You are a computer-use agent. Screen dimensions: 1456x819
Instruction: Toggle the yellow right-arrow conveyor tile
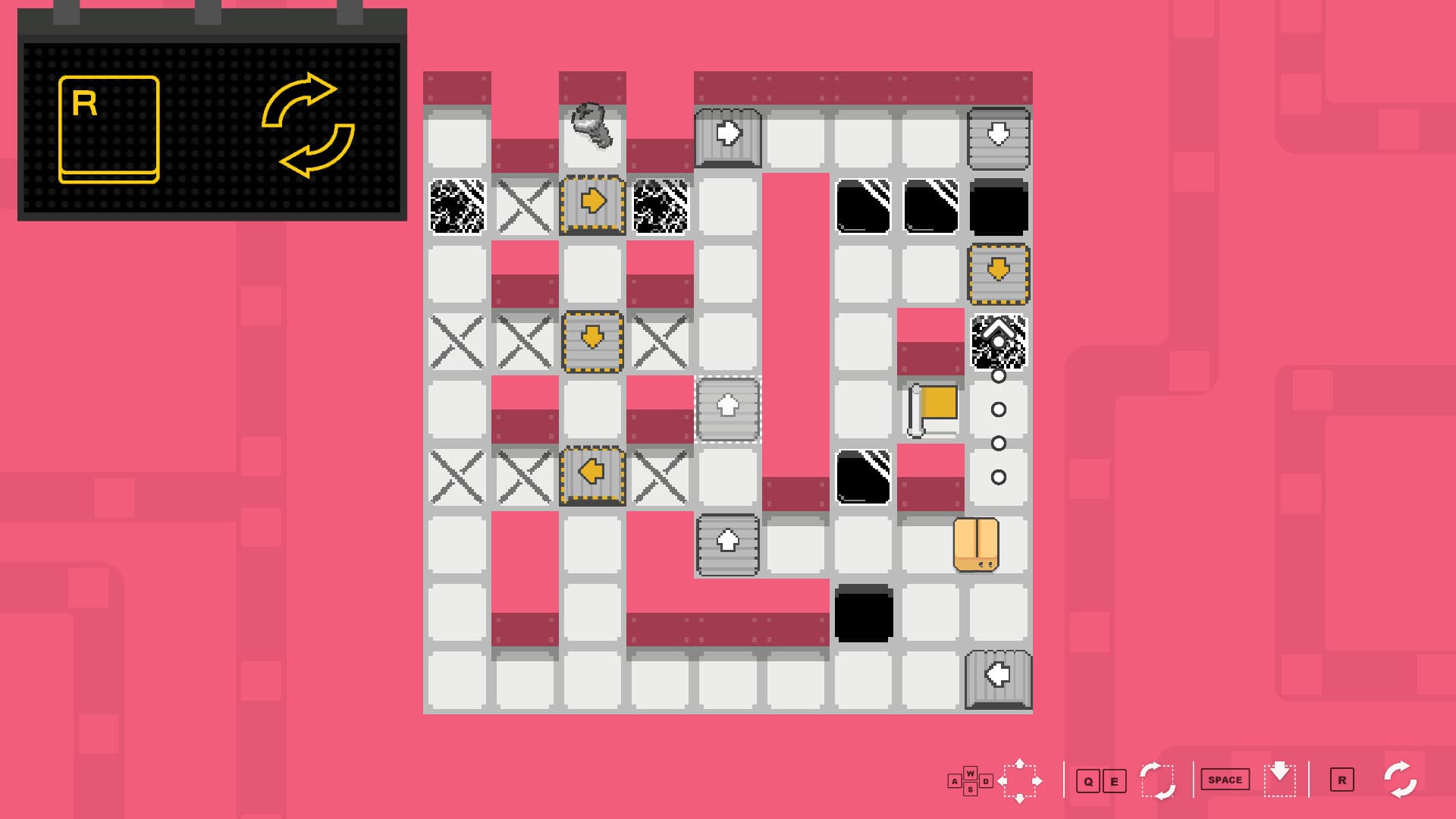[x=592, y=201]
